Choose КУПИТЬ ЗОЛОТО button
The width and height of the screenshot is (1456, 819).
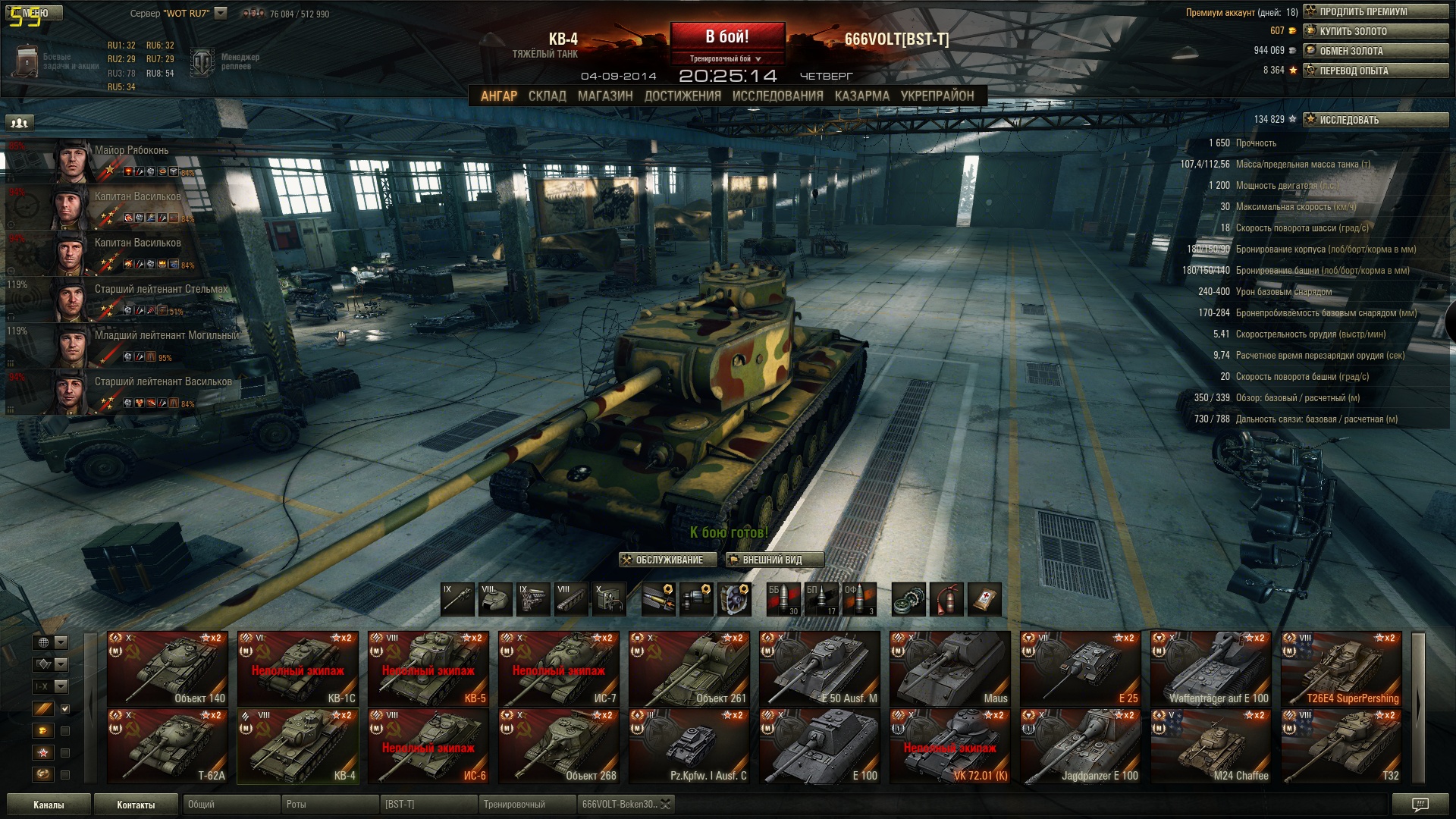(x=1376, y=31)
